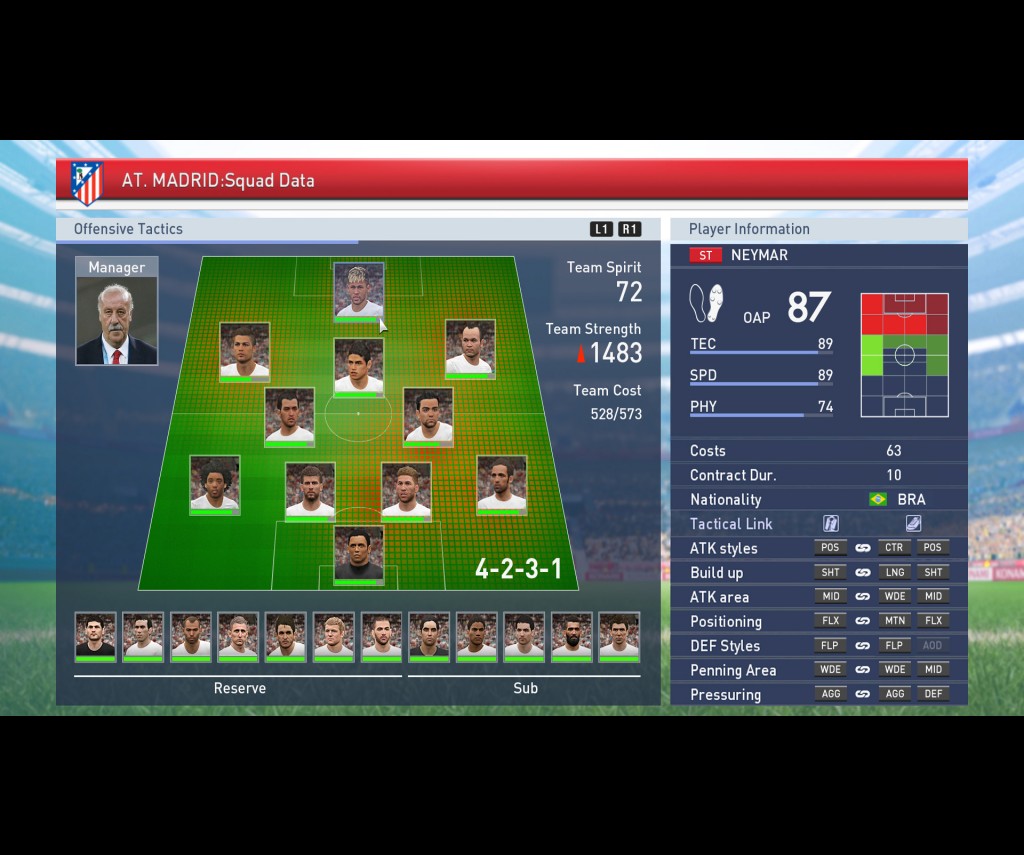Select the starting goalkeeper's card on the pitch
The width and height of the screenshot is (1024, 855).
(358, 554)
